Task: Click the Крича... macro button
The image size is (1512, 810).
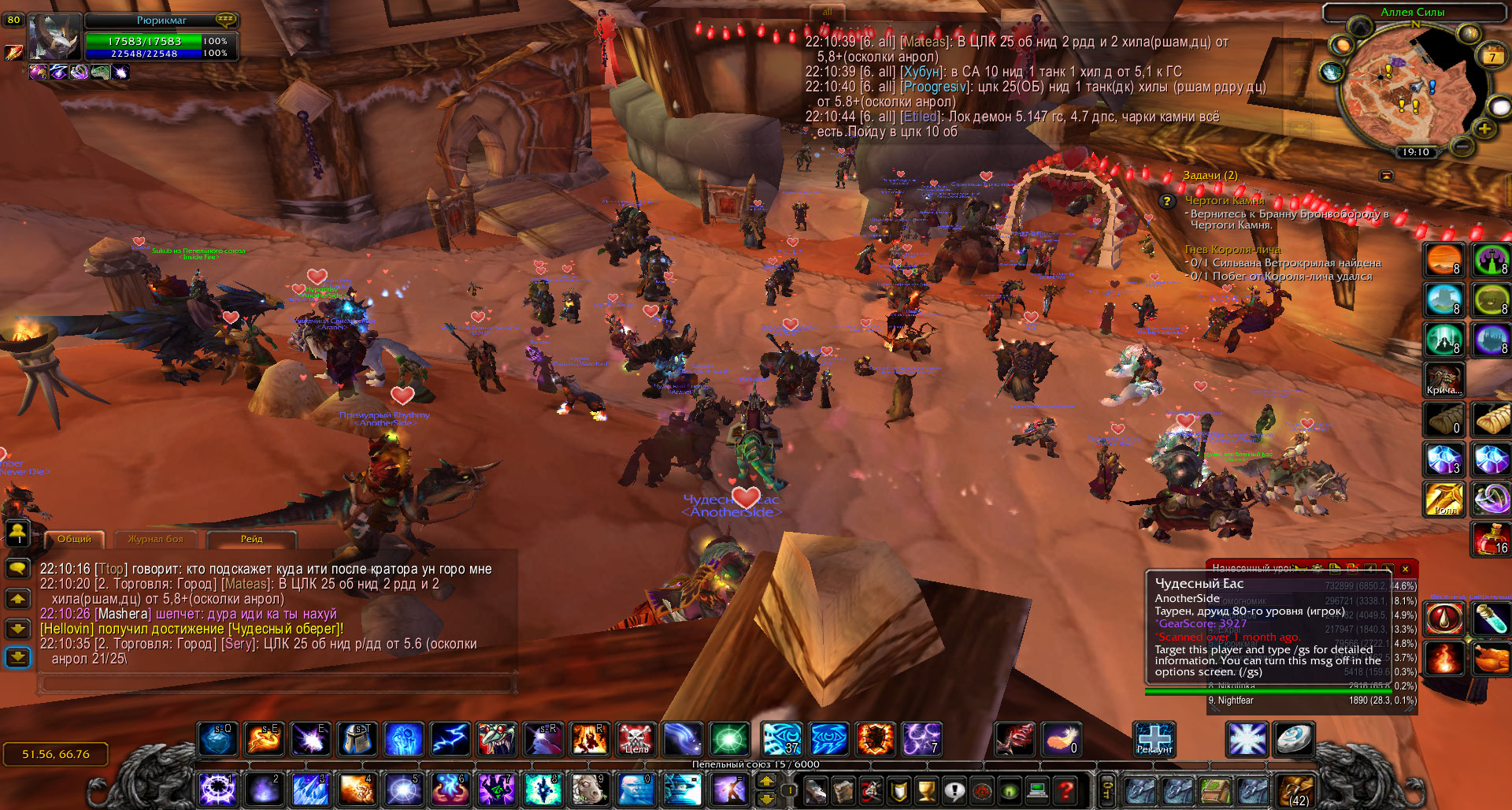Action: [x=1443, y=379]
